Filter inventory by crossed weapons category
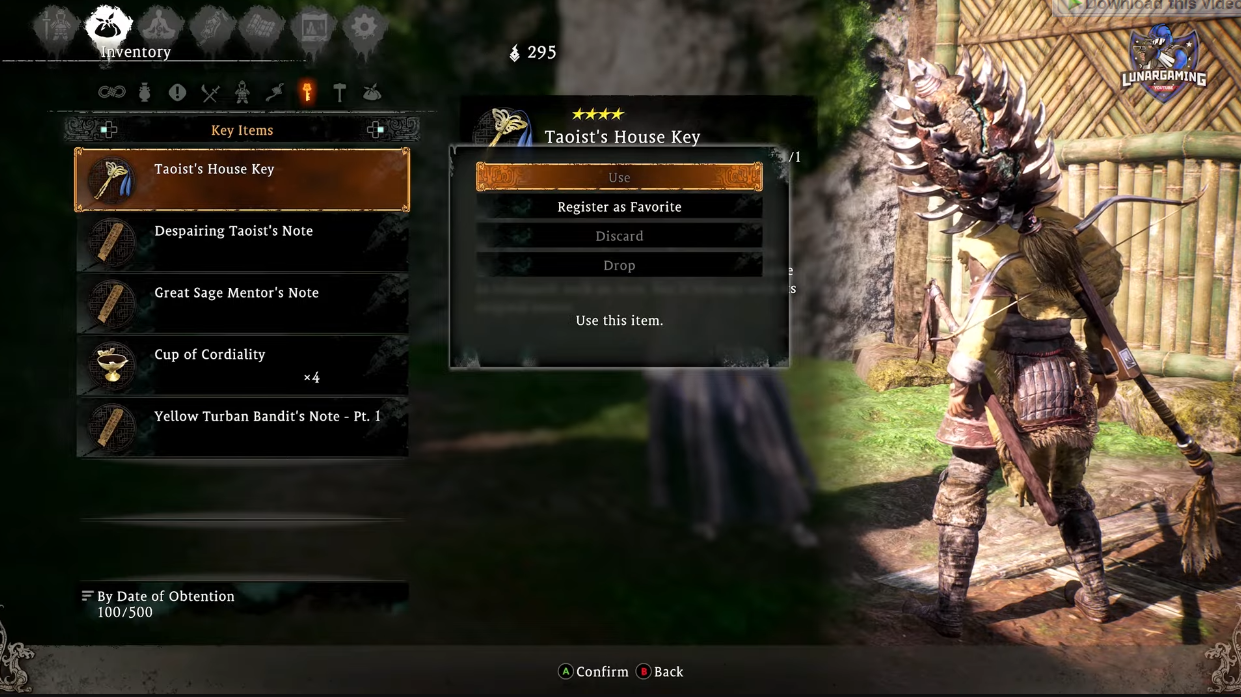This screenshot has height=697, width=1241. (x=210, y=93)
